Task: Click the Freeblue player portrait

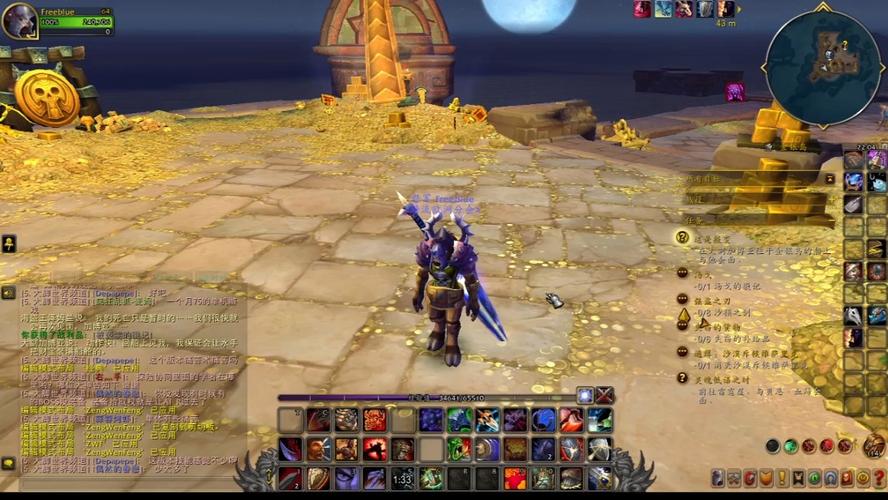Action: pyautogui.click(x=19, y=20)
